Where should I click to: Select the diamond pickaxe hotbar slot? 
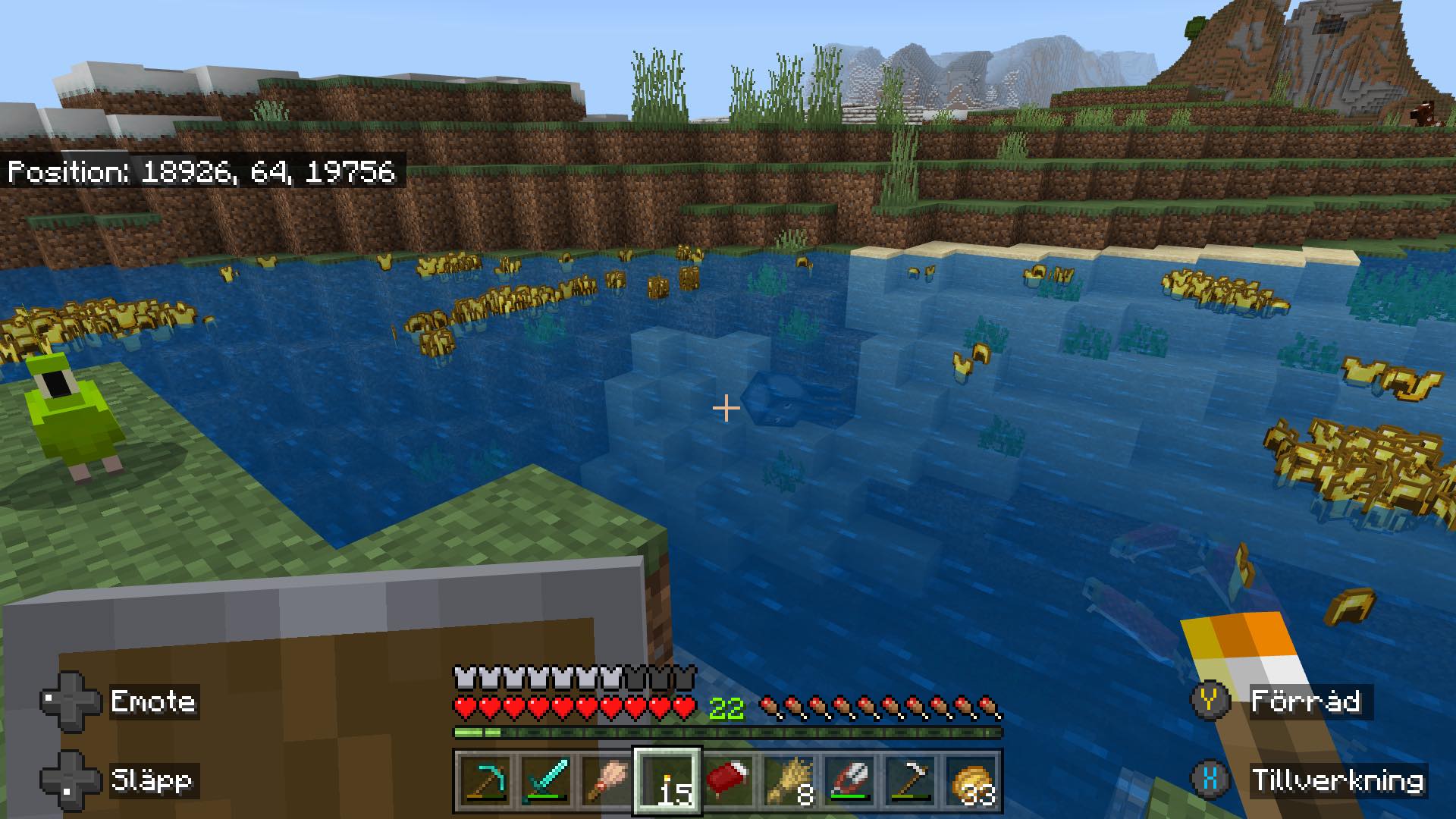485,780
